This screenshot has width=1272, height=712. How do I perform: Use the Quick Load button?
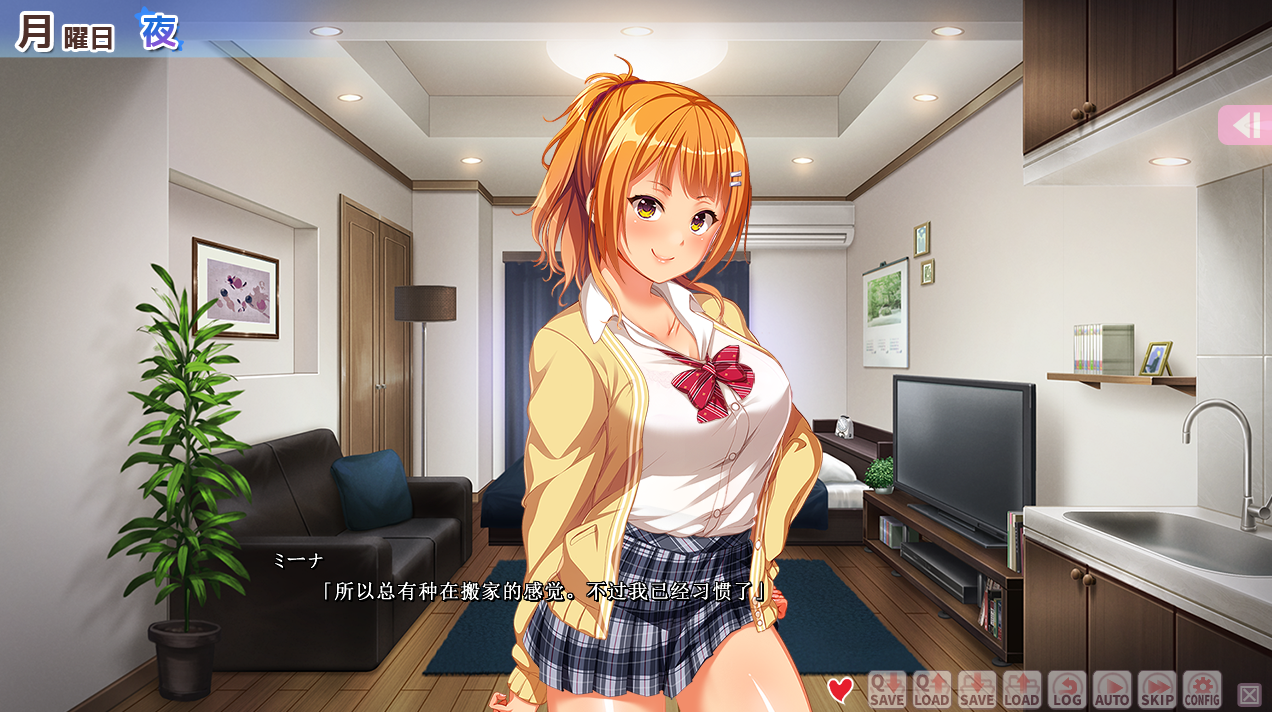tap(931, 689)
